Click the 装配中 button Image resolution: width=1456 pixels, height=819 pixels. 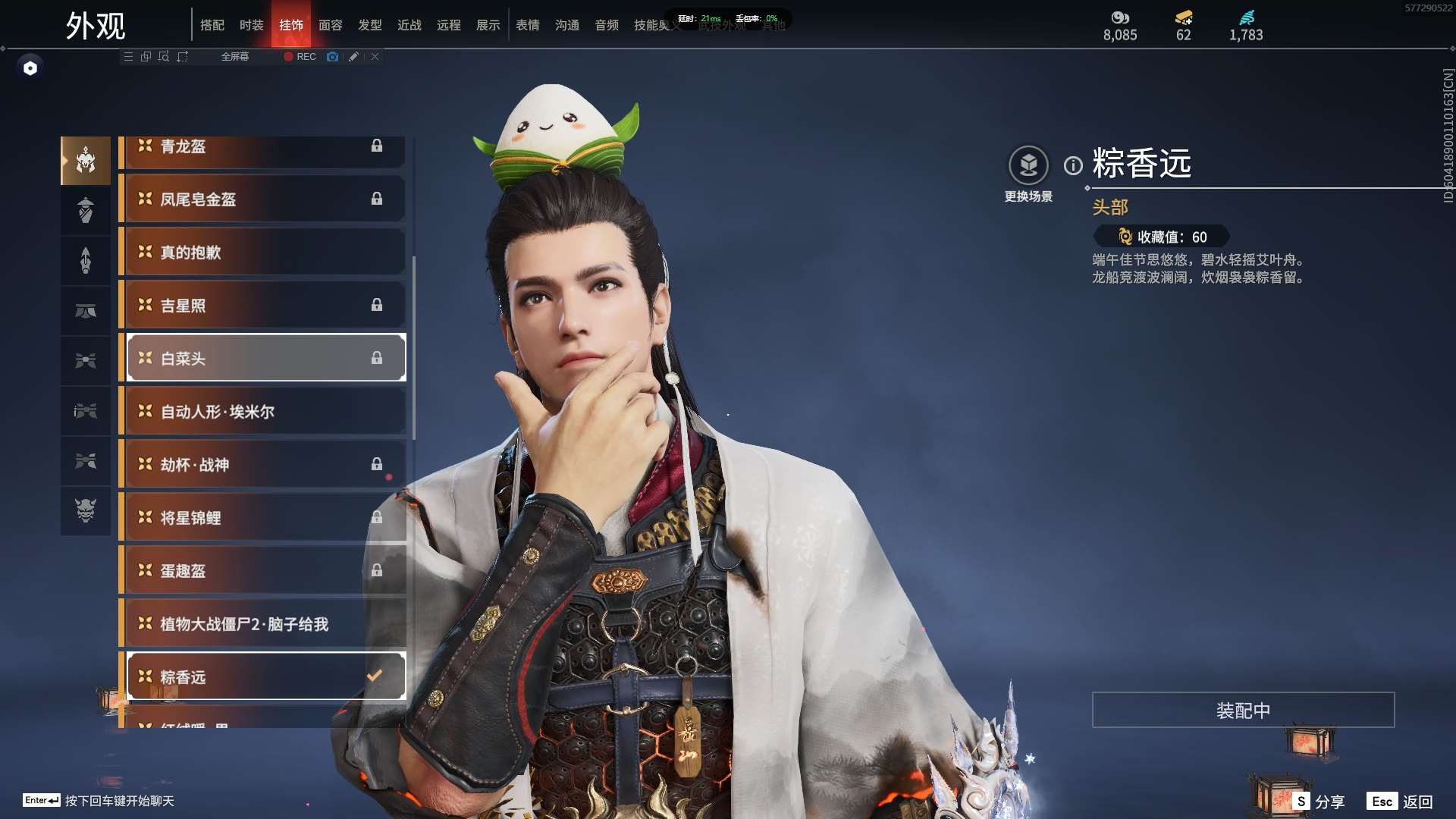tap(1243, 710)
